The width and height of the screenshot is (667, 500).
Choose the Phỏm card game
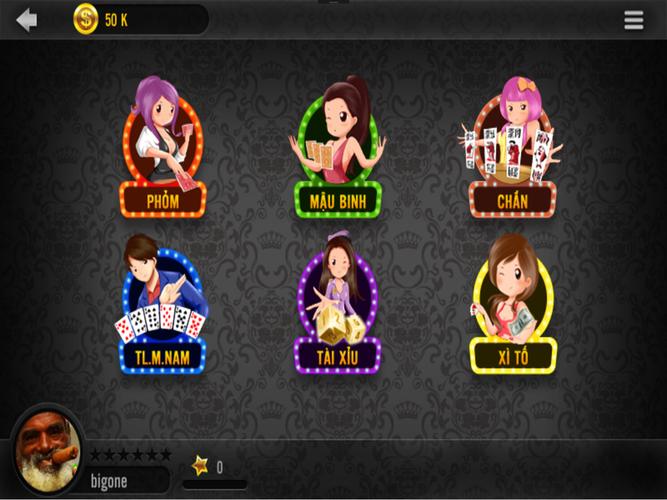coord(163,148)
